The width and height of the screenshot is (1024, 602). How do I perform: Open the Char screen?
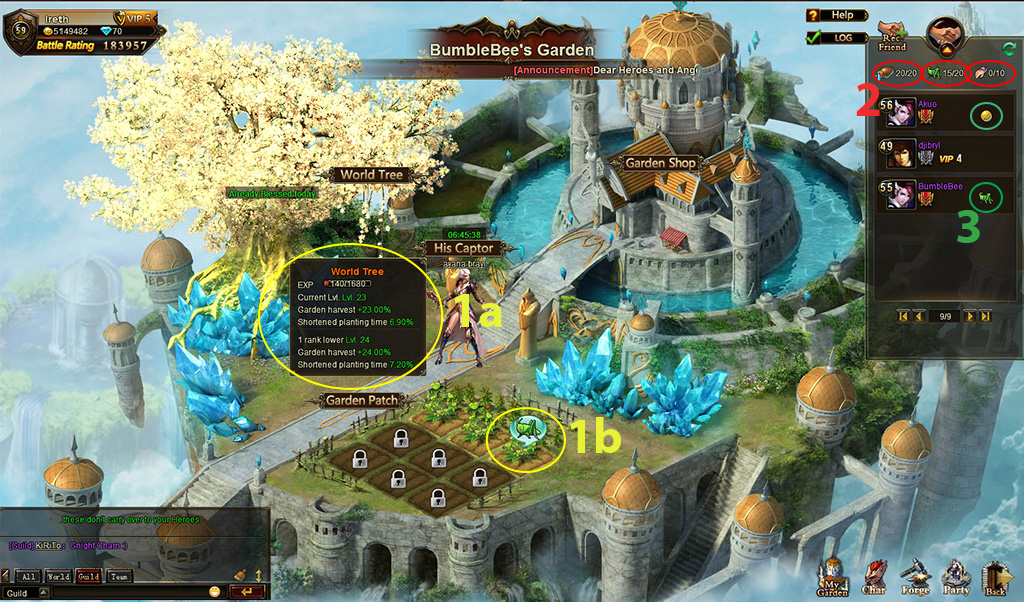(874, 580)
